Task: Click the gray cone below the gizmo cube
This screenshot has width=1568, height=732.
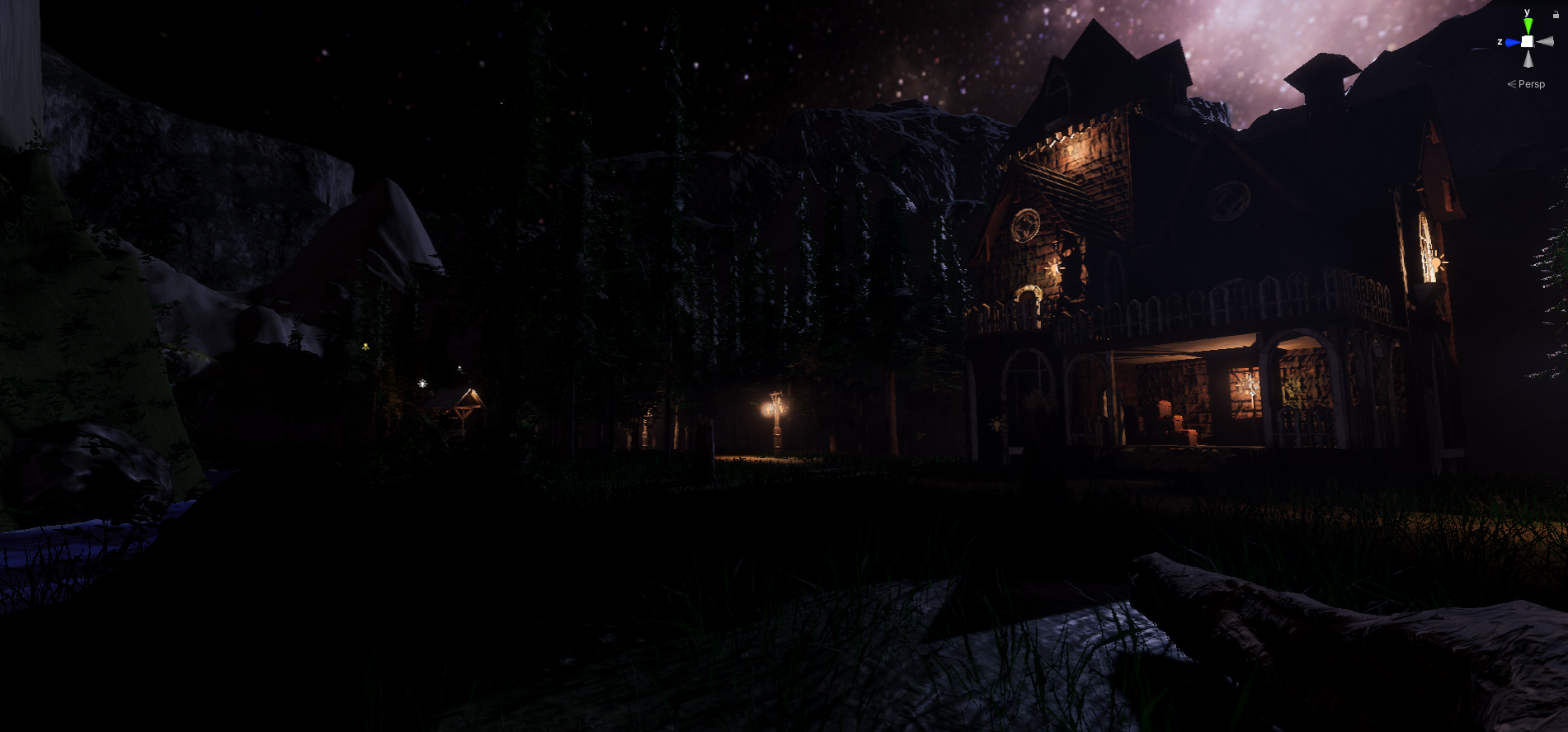Action: (x=1528, y=59)
